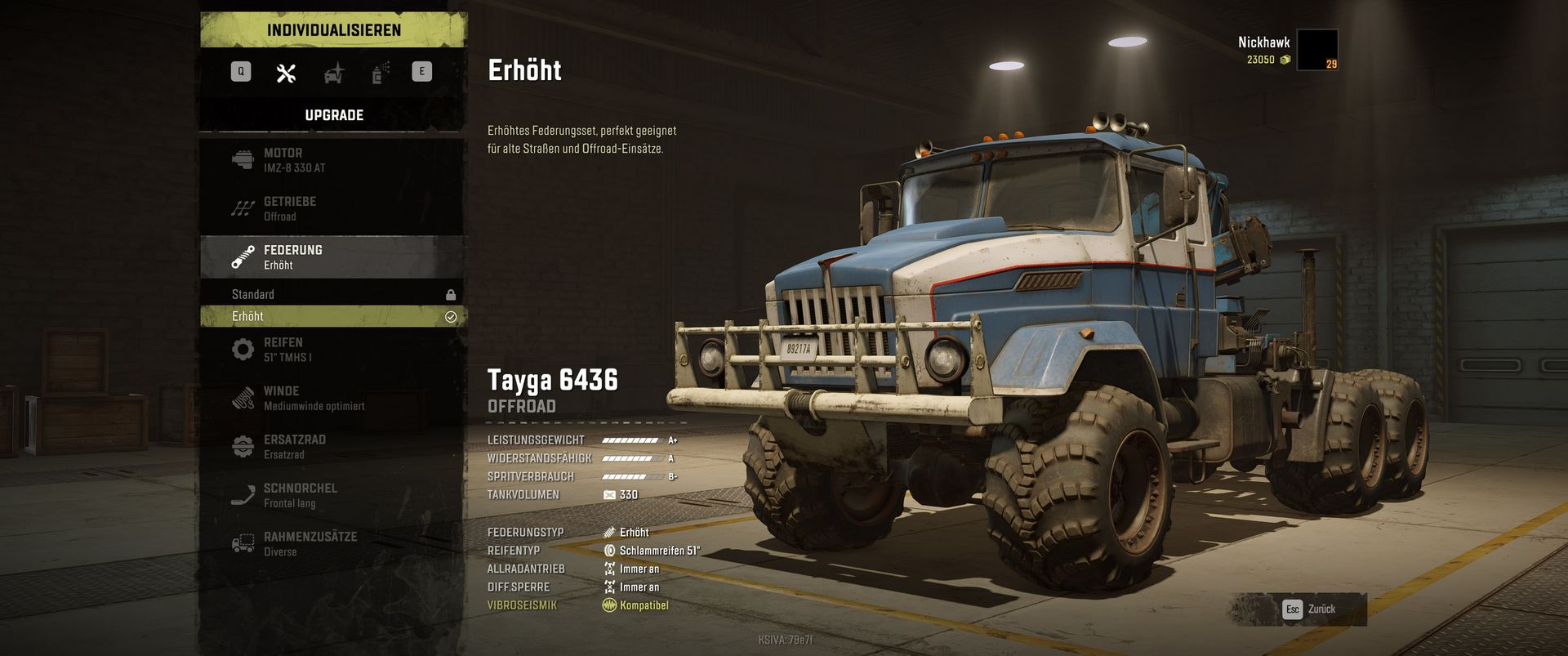Image resolution: width=1568 pixels, height=656 pixels.
Task: Open the Reifen tire options
Action: click(x=333, y=350)
